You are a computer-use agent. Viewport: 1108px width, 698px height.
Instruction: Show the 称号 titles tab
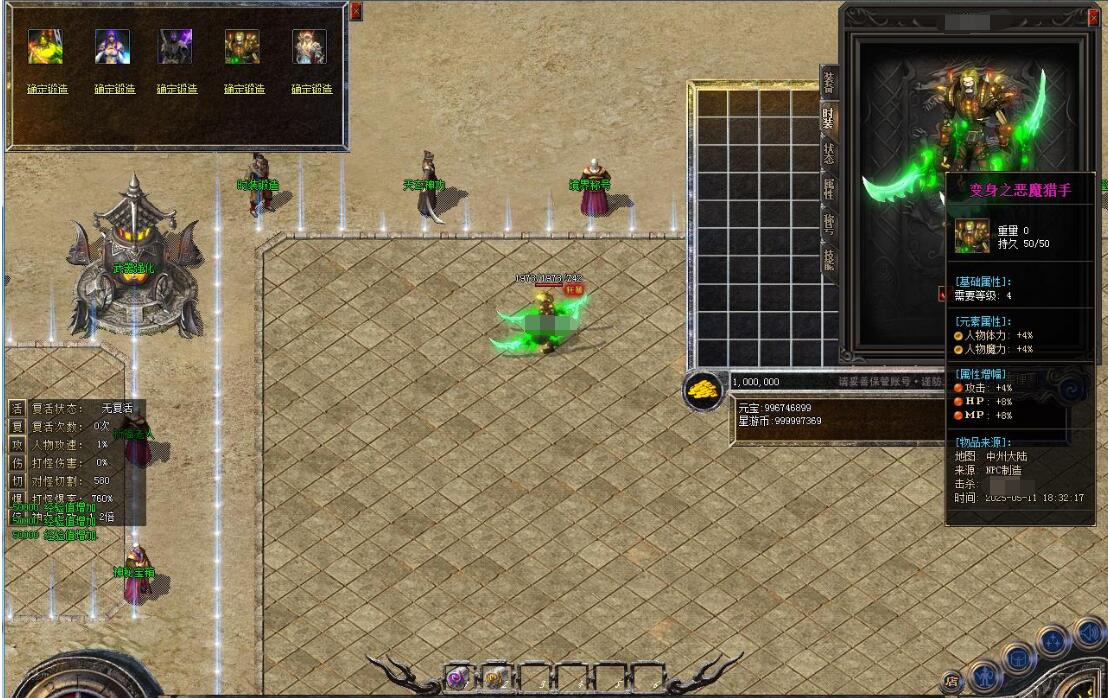point(828,223)
